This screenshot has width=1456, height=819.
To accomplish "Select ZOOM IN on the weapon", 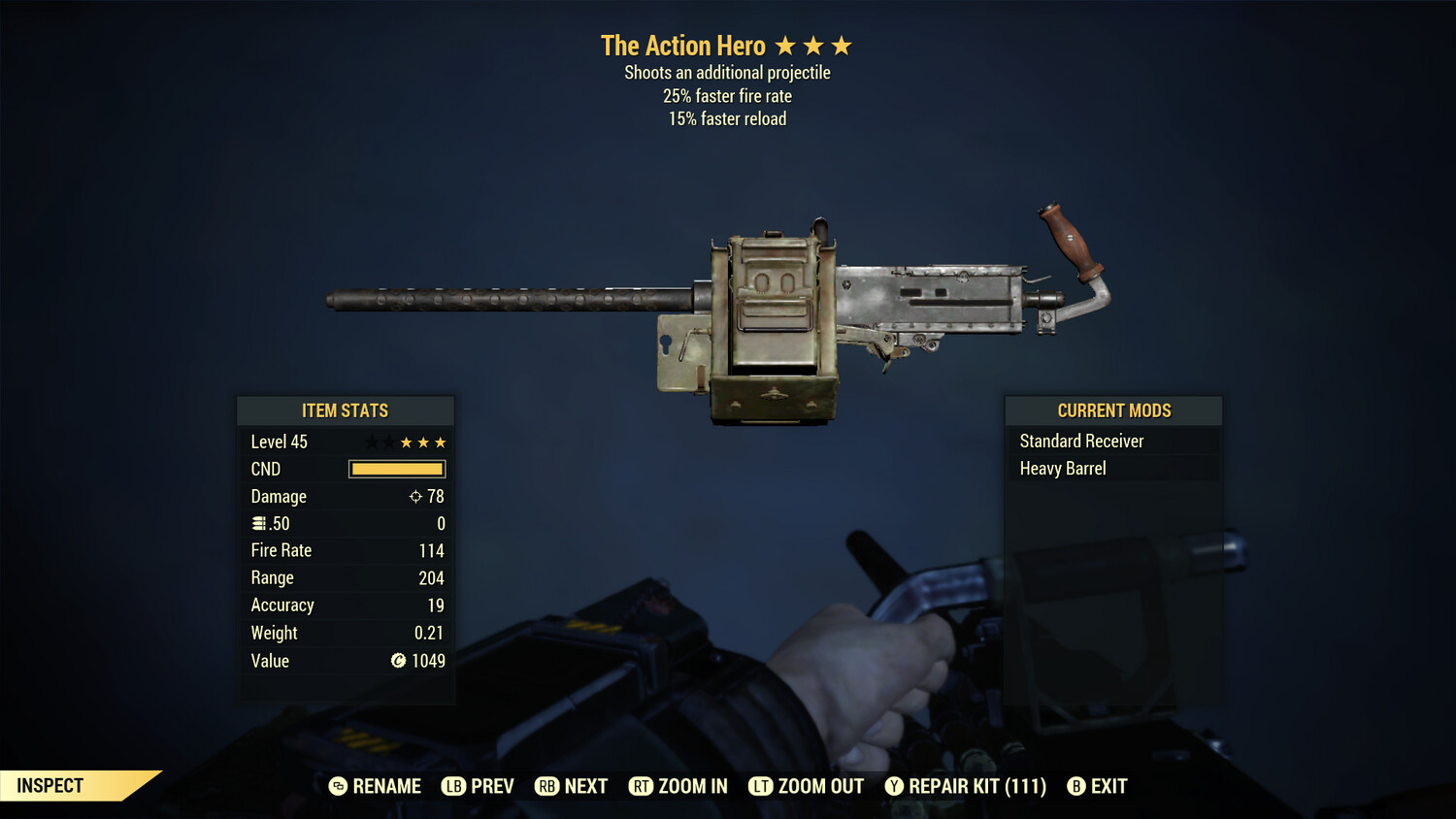I will (678, 786).
